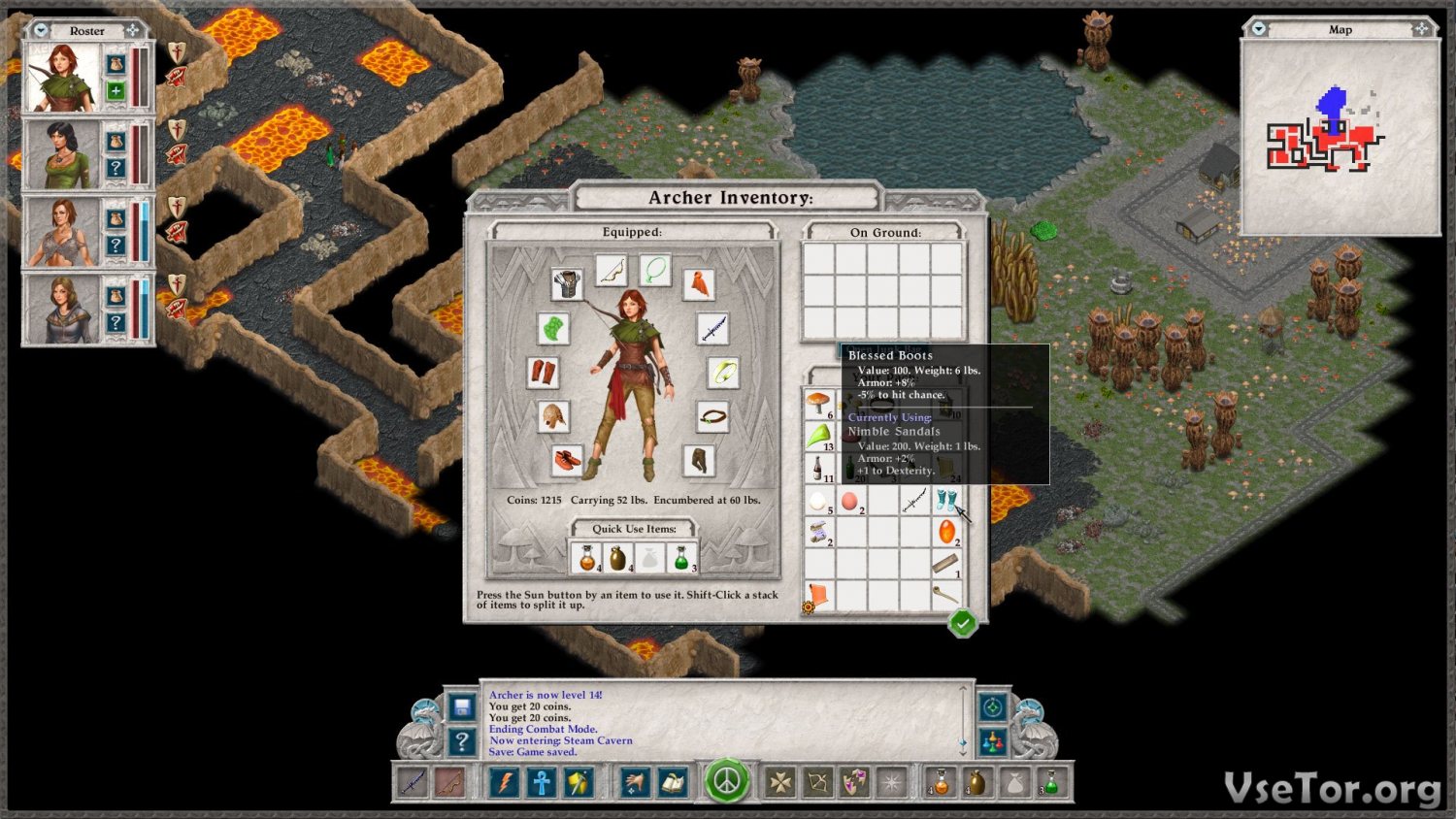Confirm inventory with the green checkmark button
This screenshot has height=819, width=1456.
962,623
